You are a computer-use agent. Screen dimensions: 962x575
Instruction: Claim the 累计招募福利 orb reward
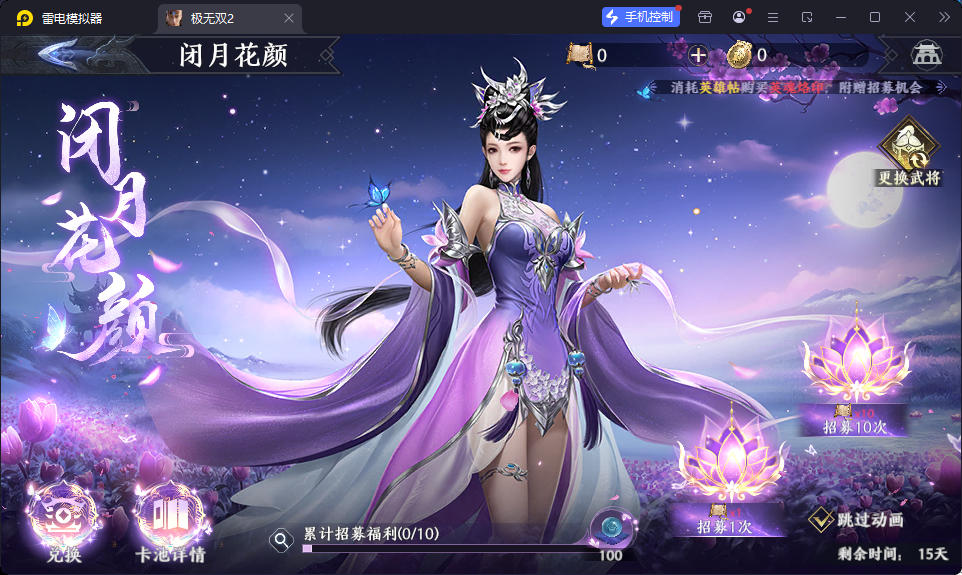pyautogui.click(x=609, y=529)
